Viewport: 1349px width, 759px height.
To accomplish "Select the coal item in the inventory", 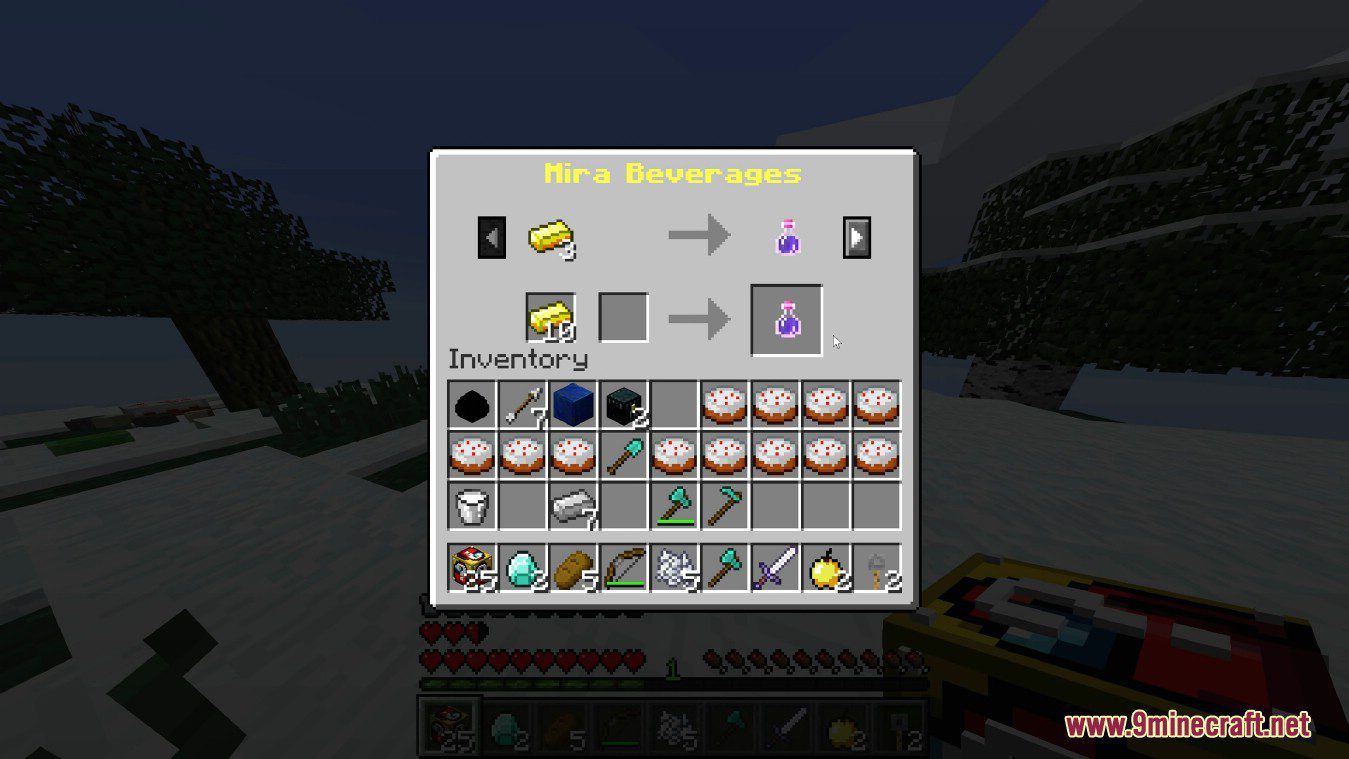I will pyautogui.click(x=470, y=405).
